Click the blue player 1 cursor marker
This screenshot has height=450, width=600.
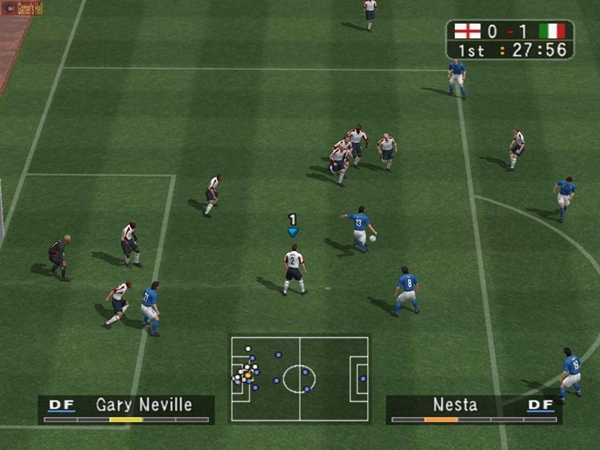(292, 227)
